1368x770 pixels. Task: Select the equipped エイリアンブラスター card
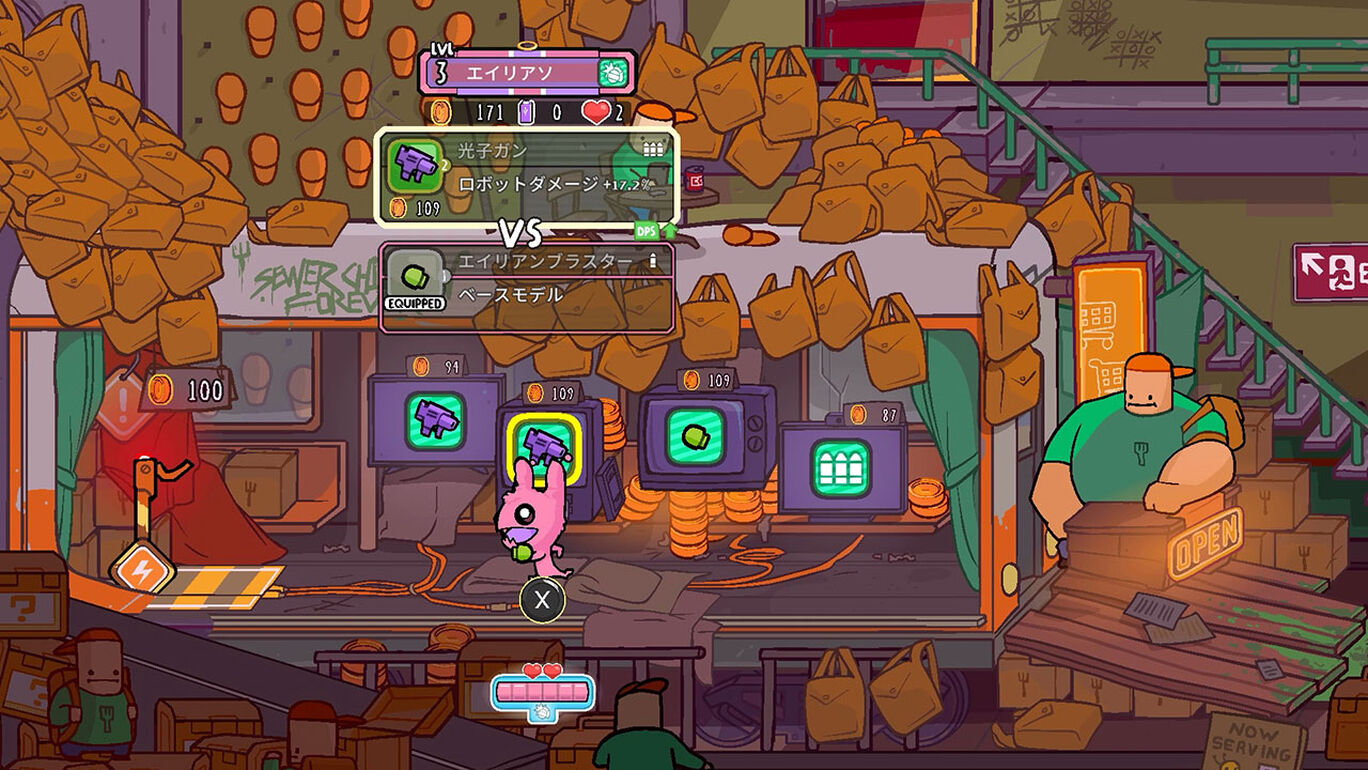[x=527, y=287]
